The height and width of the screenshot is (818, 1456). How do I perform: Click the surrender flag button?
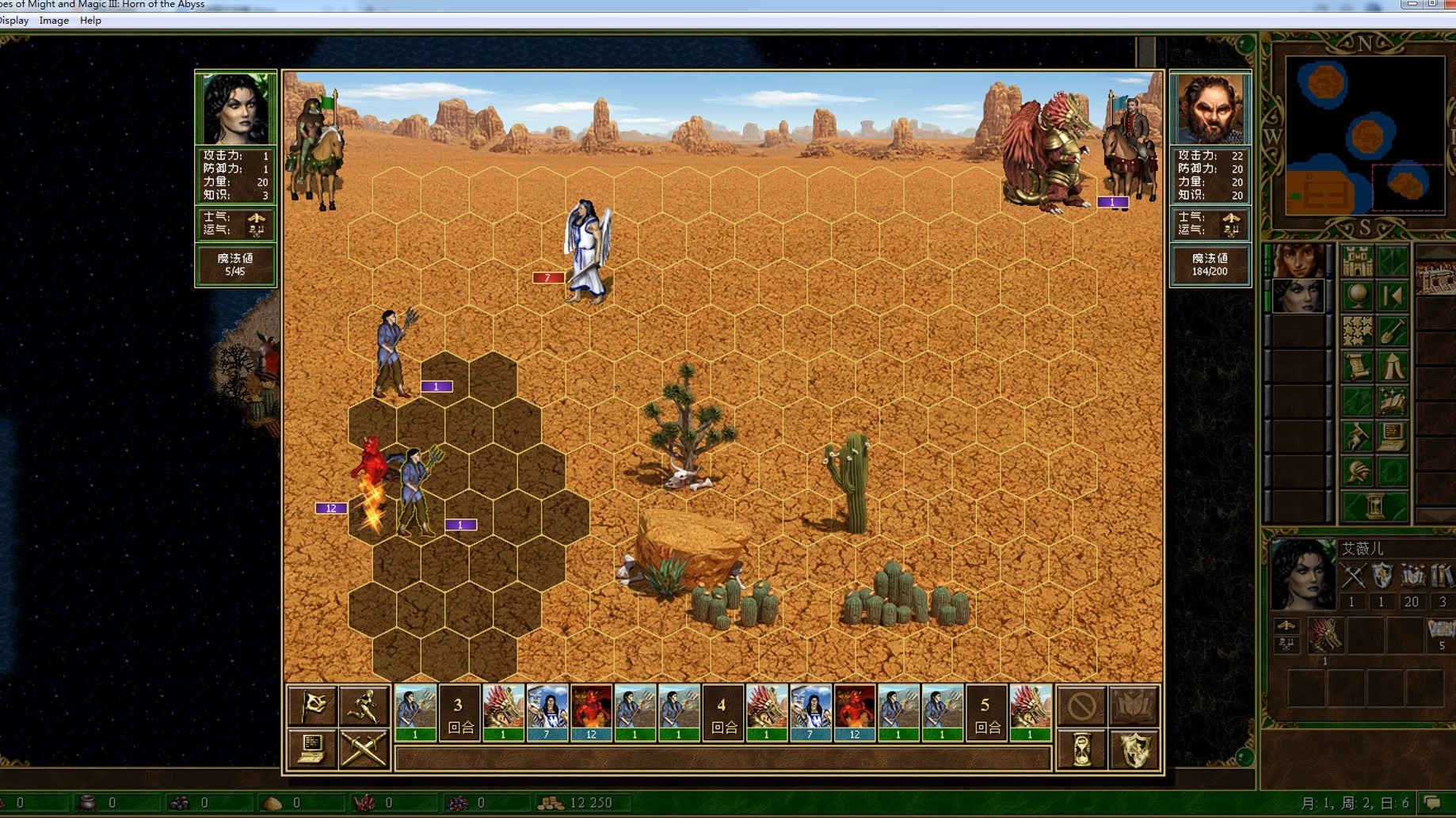[x=312, y=705]
